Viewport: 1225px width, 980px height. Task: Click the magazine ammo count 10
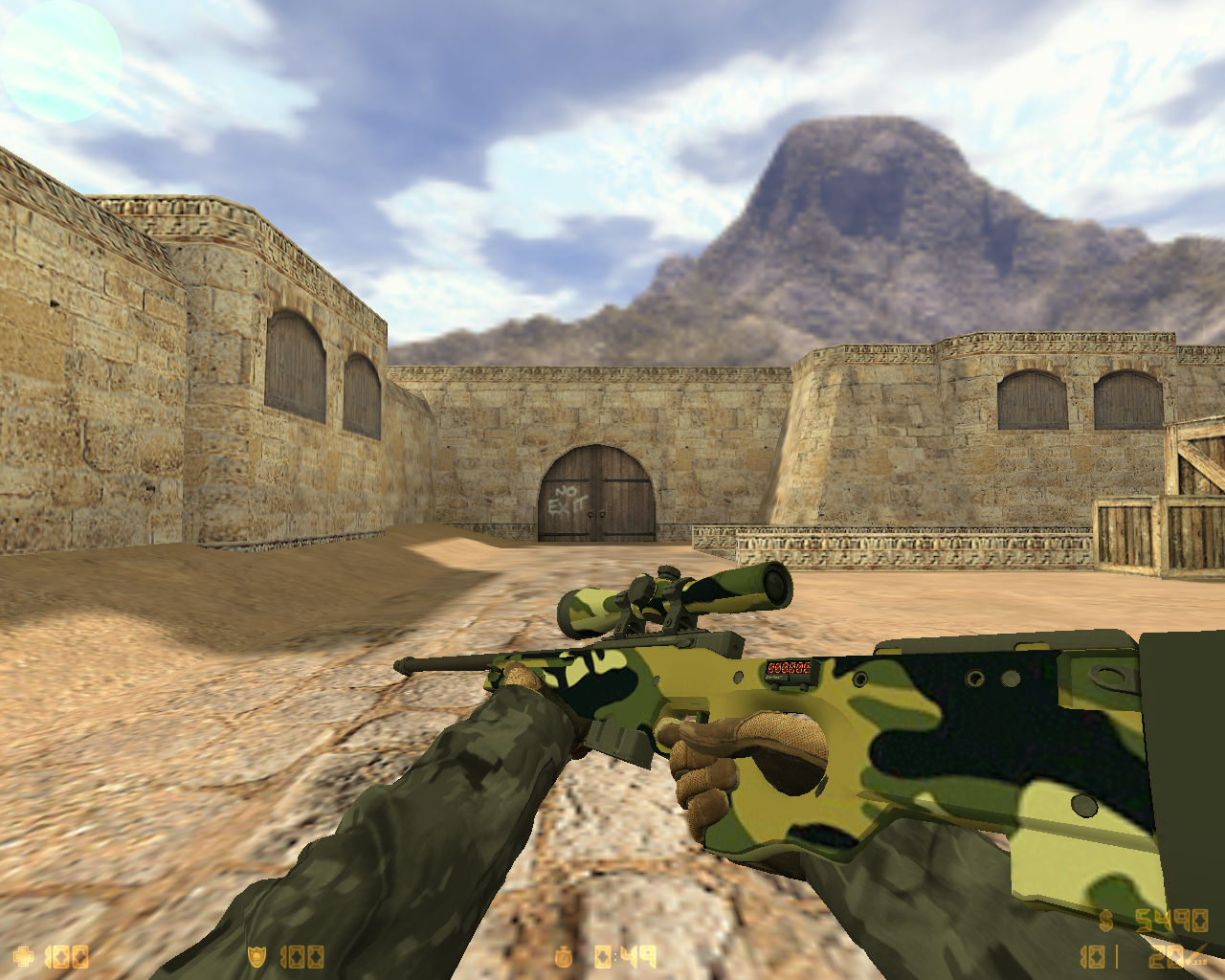click(1092, 957)
